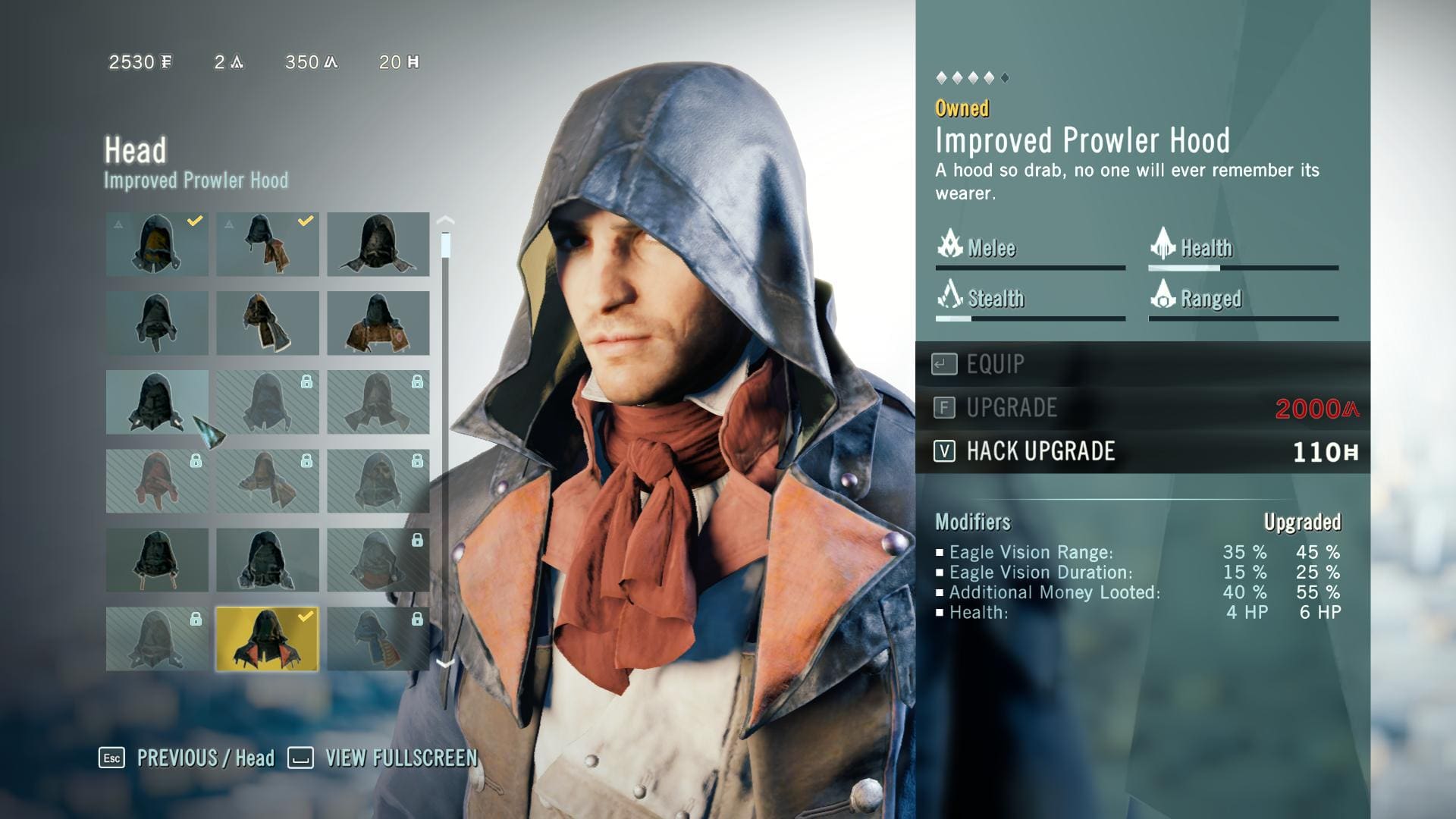Pick the owned hood with yellow lining
Image resolution: width=1456 pixels, height=819 pixels.
(x=157, y=244)
